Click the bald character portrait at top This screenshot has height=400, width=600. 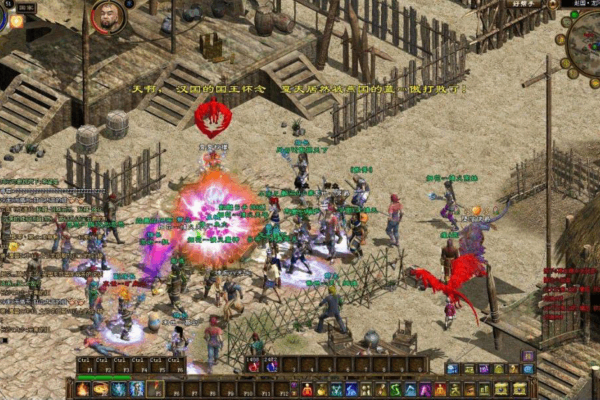point(108,16)
